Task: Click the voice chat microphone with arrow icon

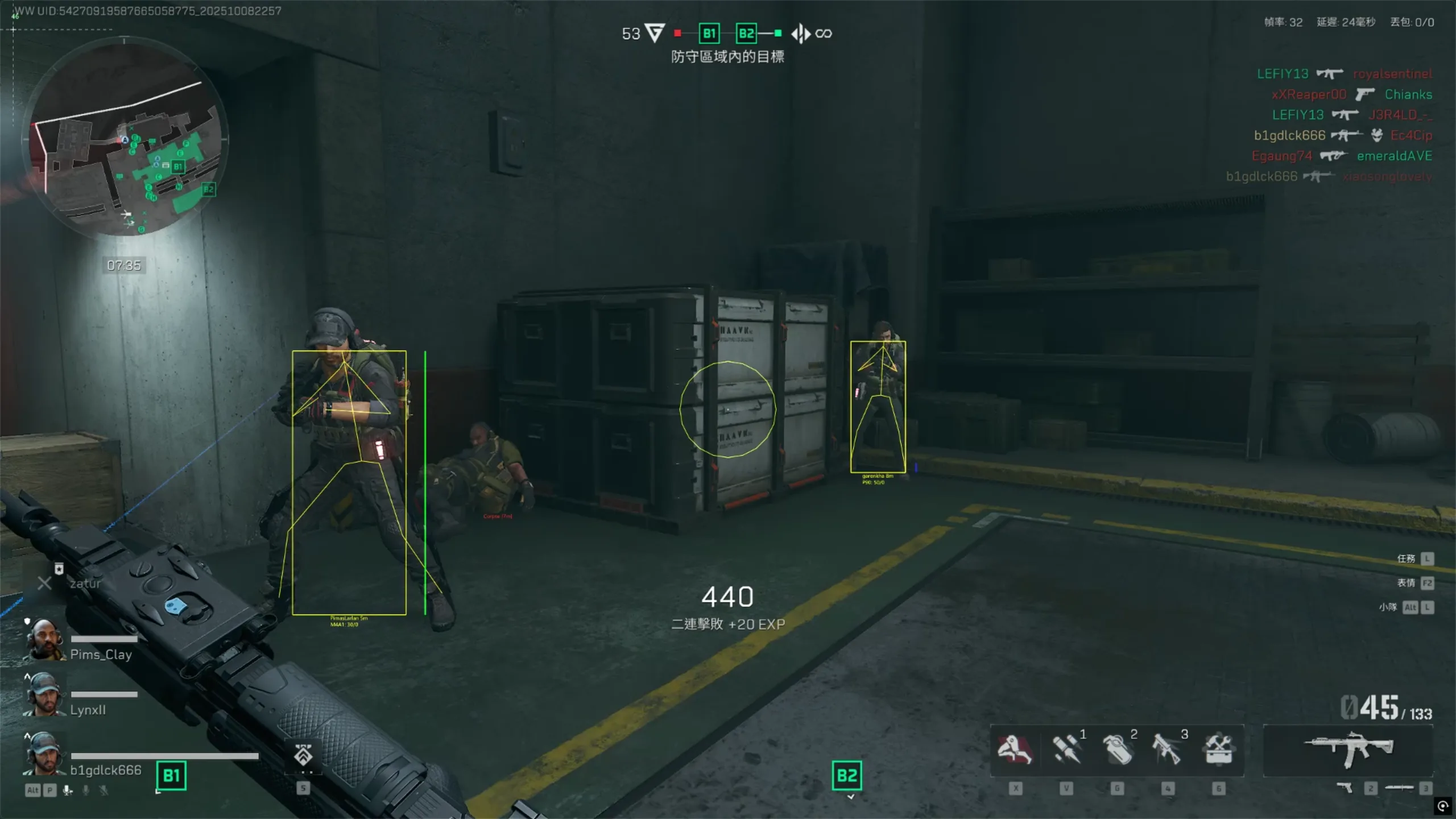Action: 68,791
